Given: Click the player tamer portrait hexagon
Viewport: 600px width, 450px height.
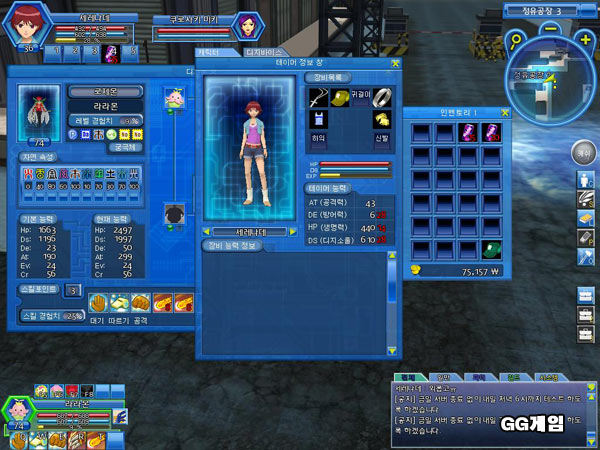Looking at the screenshot, I should [25, 24].
